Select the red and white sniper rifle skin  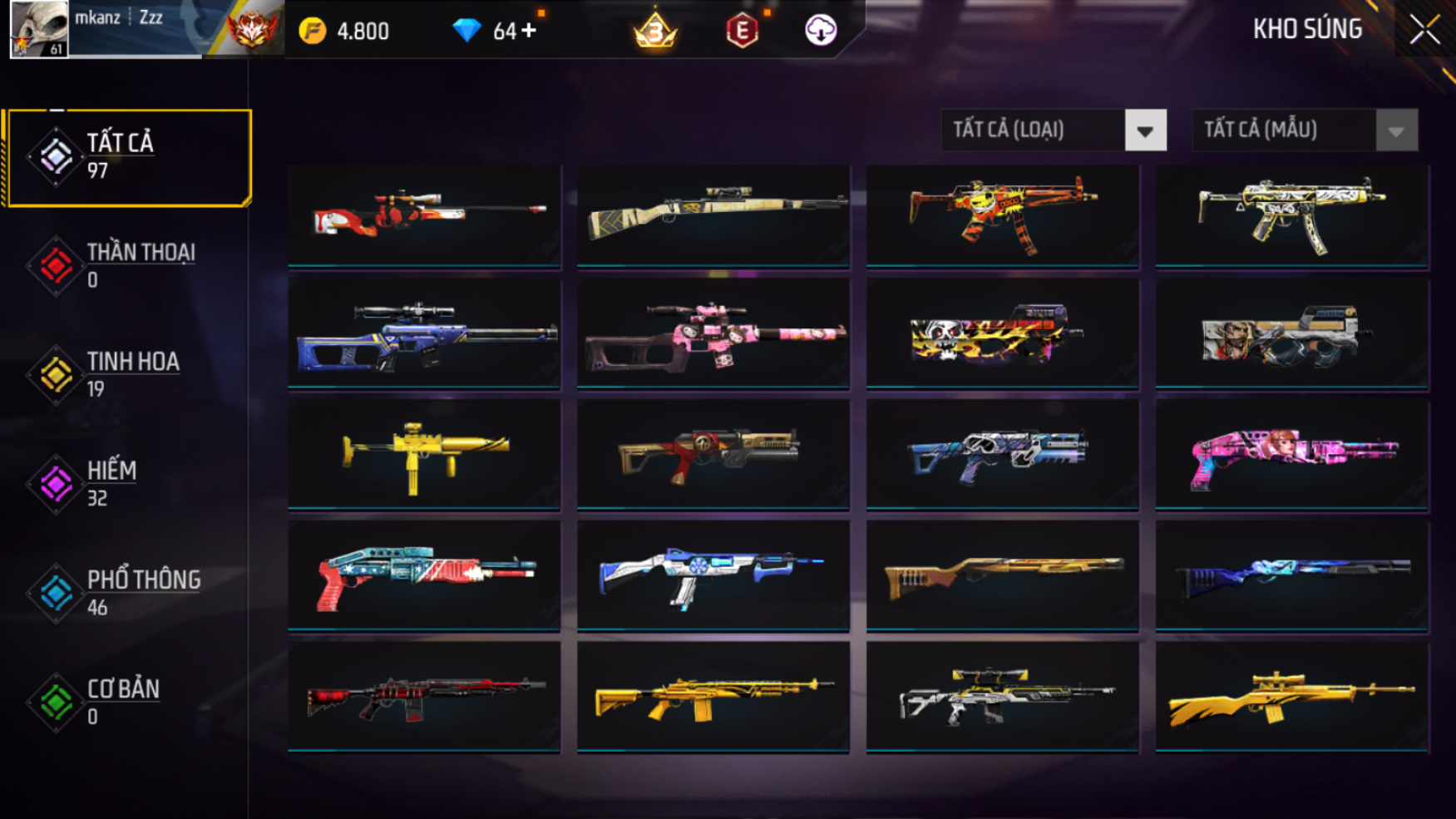coord(424,215)
